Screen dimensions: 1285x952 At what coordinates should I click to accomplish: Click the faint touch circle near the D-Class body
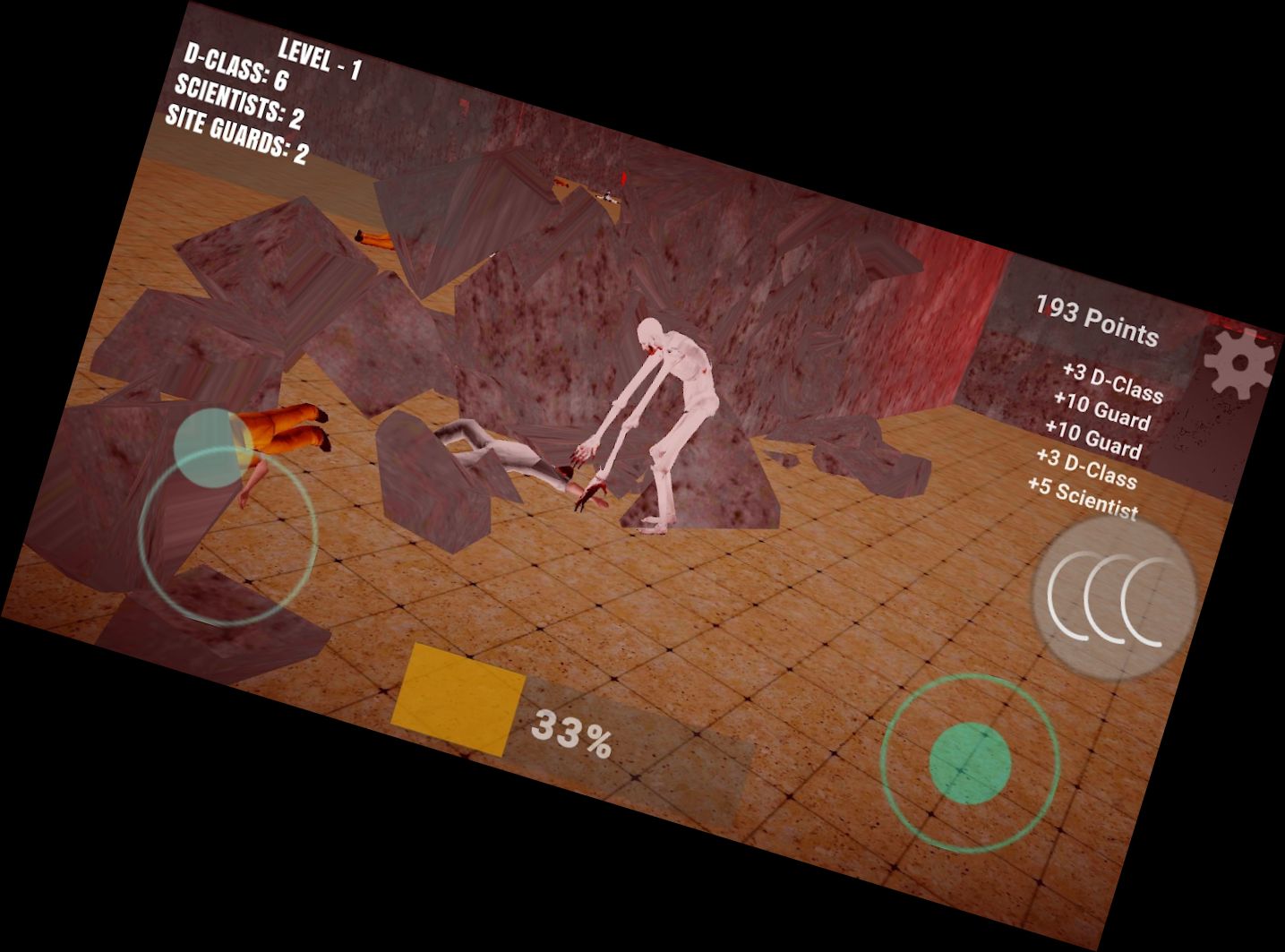click(212, 450)
